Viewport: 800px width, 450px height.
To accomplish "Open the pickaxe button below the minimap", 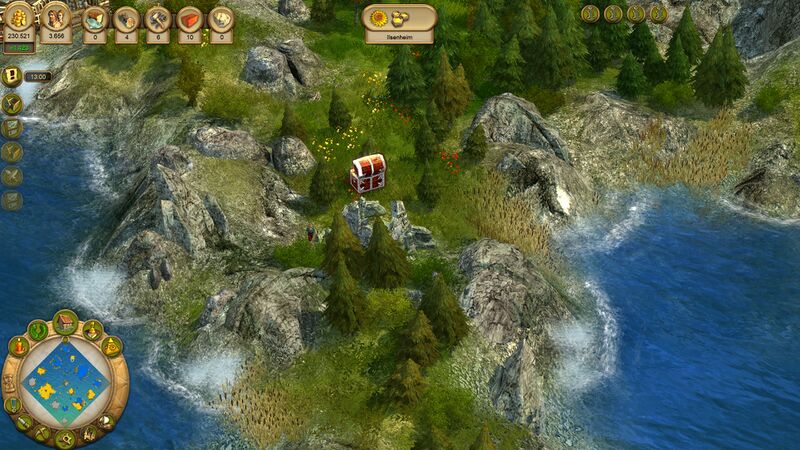I will (41, 434).
